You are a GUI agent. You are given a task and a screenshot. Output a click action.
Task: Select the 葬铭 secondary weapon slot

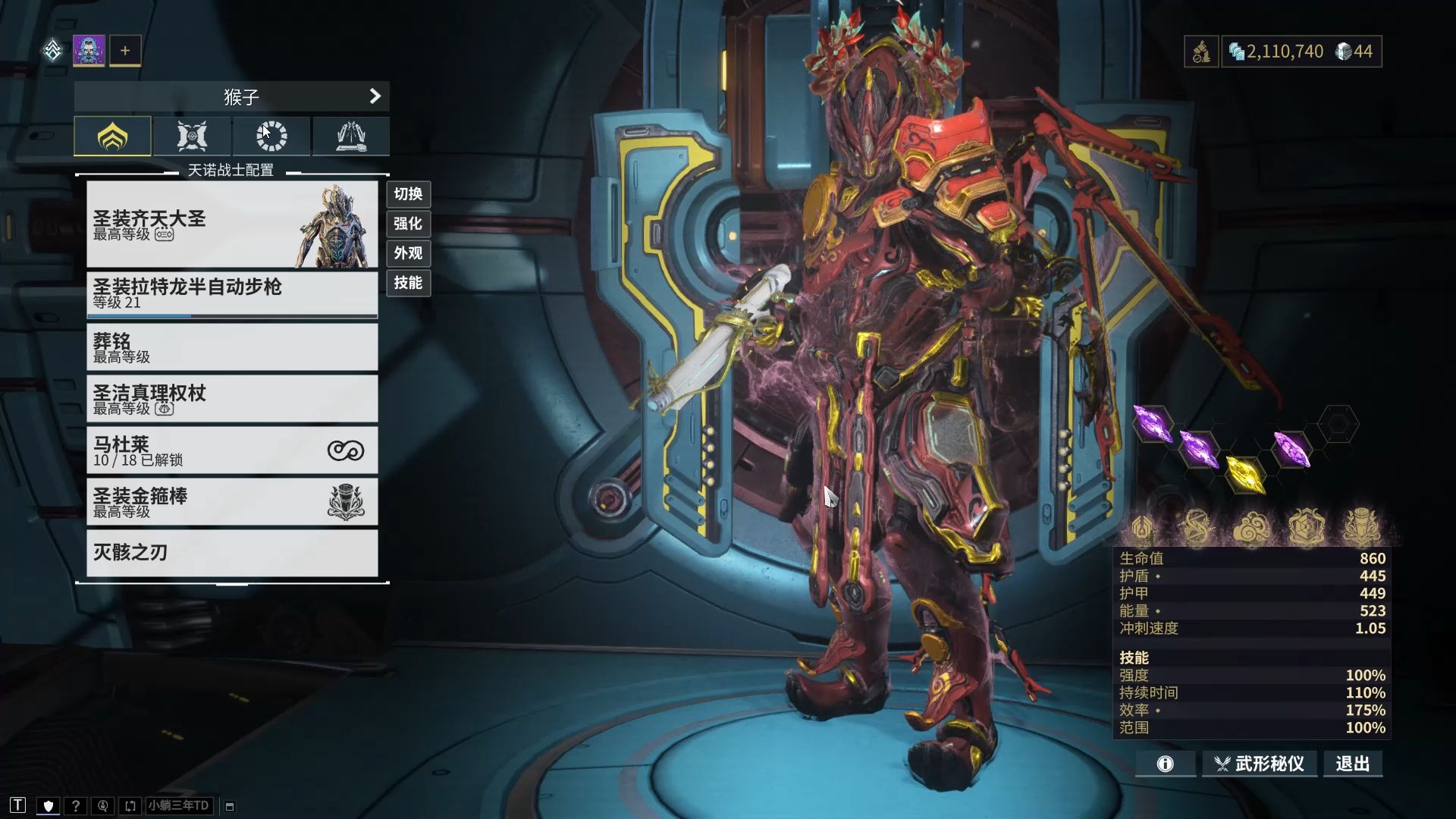[232, 347]
